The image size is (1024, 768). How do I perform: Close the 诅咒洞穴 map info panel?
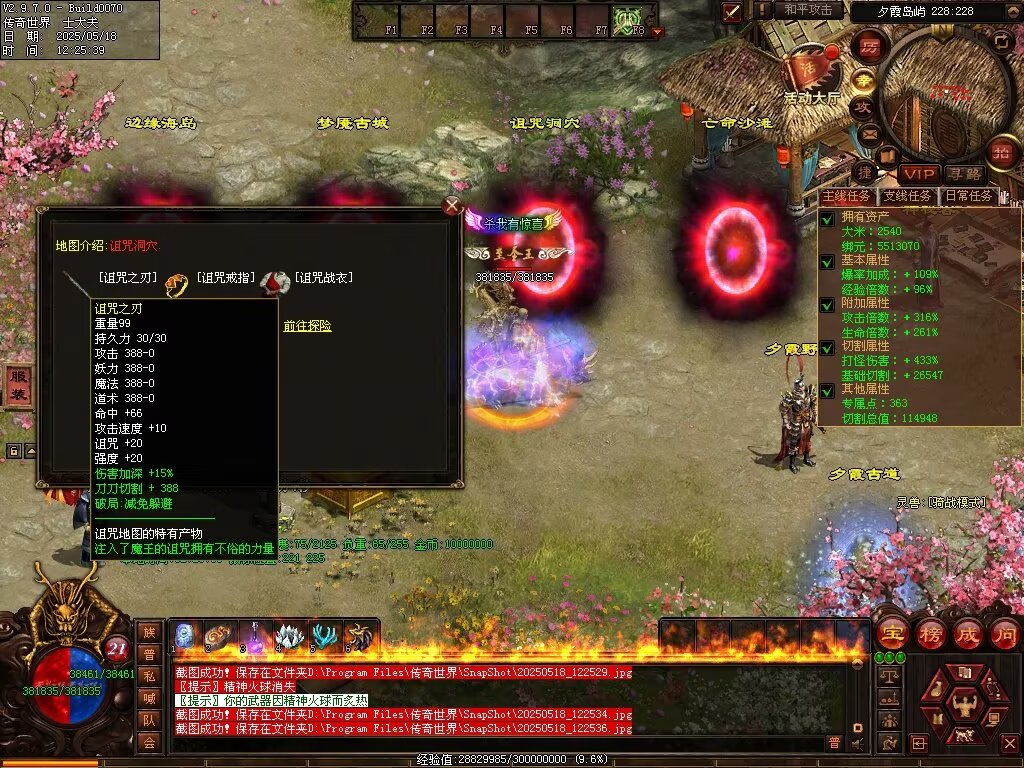coord(452,206)
